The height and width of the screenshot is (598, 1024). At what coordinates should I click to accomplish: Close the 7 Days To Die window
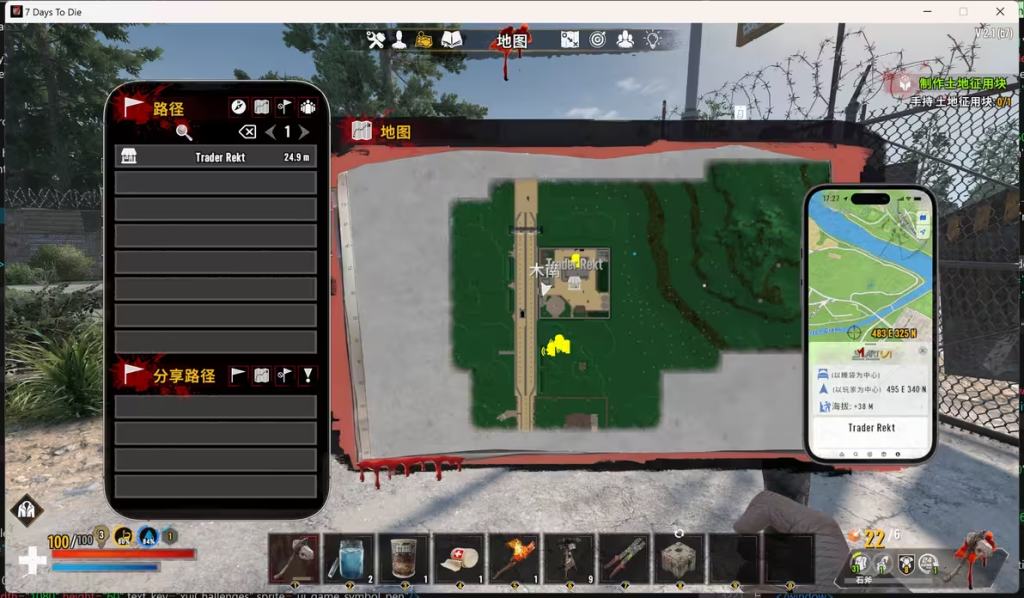pyautogui.click(x=1000, y=11)
